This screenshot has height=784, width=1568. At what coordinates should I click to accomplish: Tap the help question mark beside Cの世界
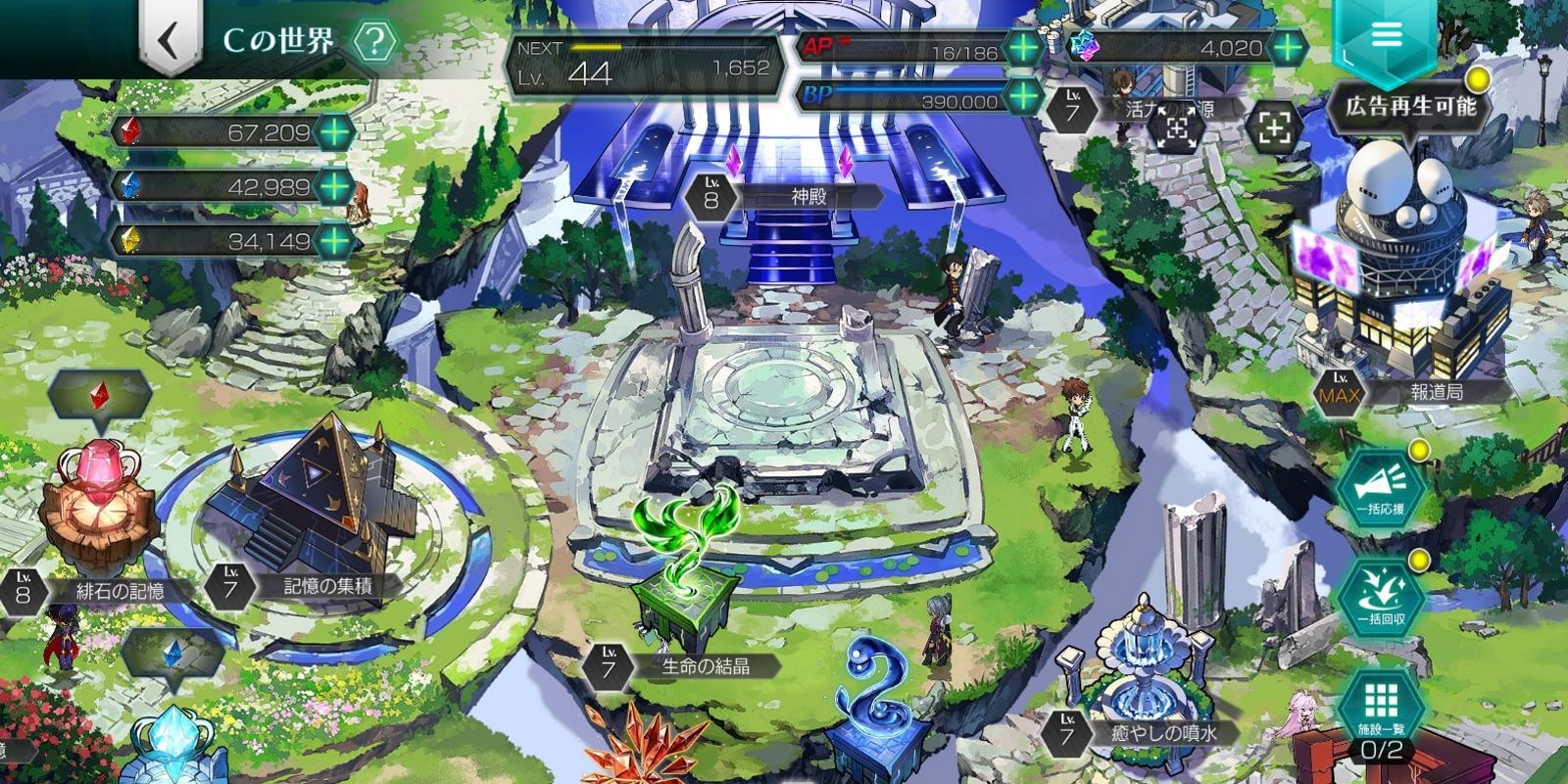click(x=372, y=41)
